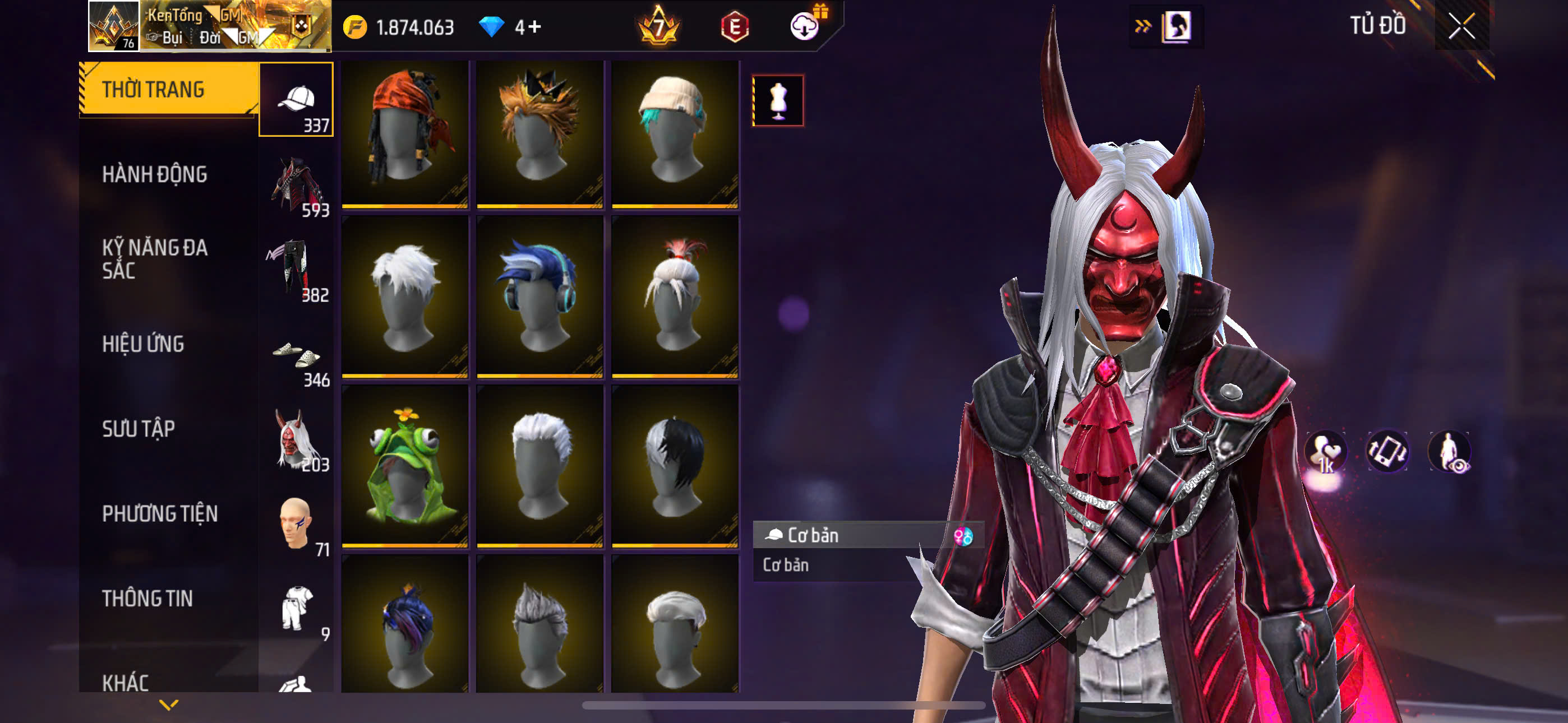Open the cloud download icon with gift
Viewport: 1568px width, 723px height.
(806, 26)
